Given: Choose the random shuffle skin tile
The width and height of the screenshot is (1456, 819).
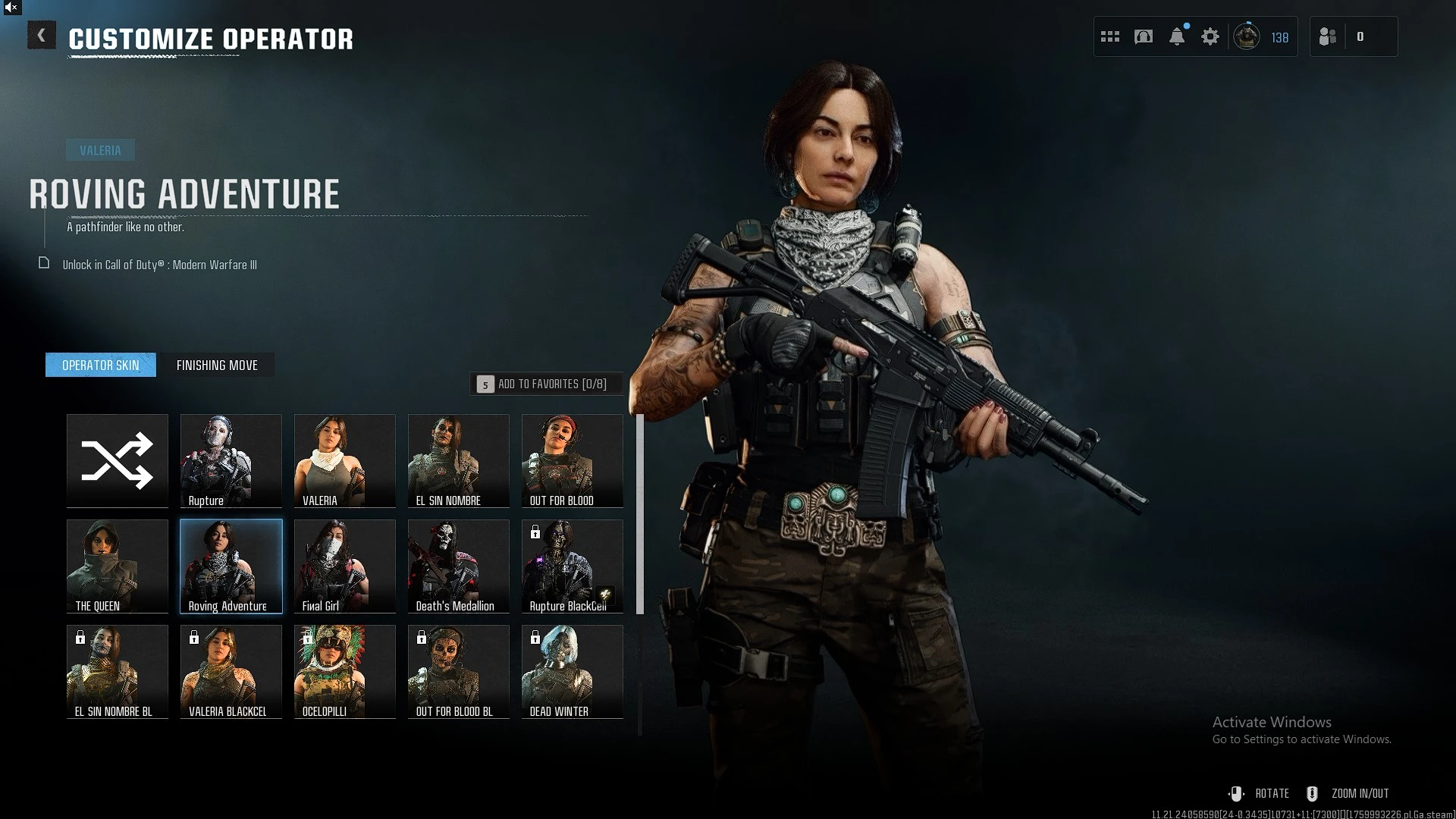Looking at the screenshot, I should click(118, 460).
